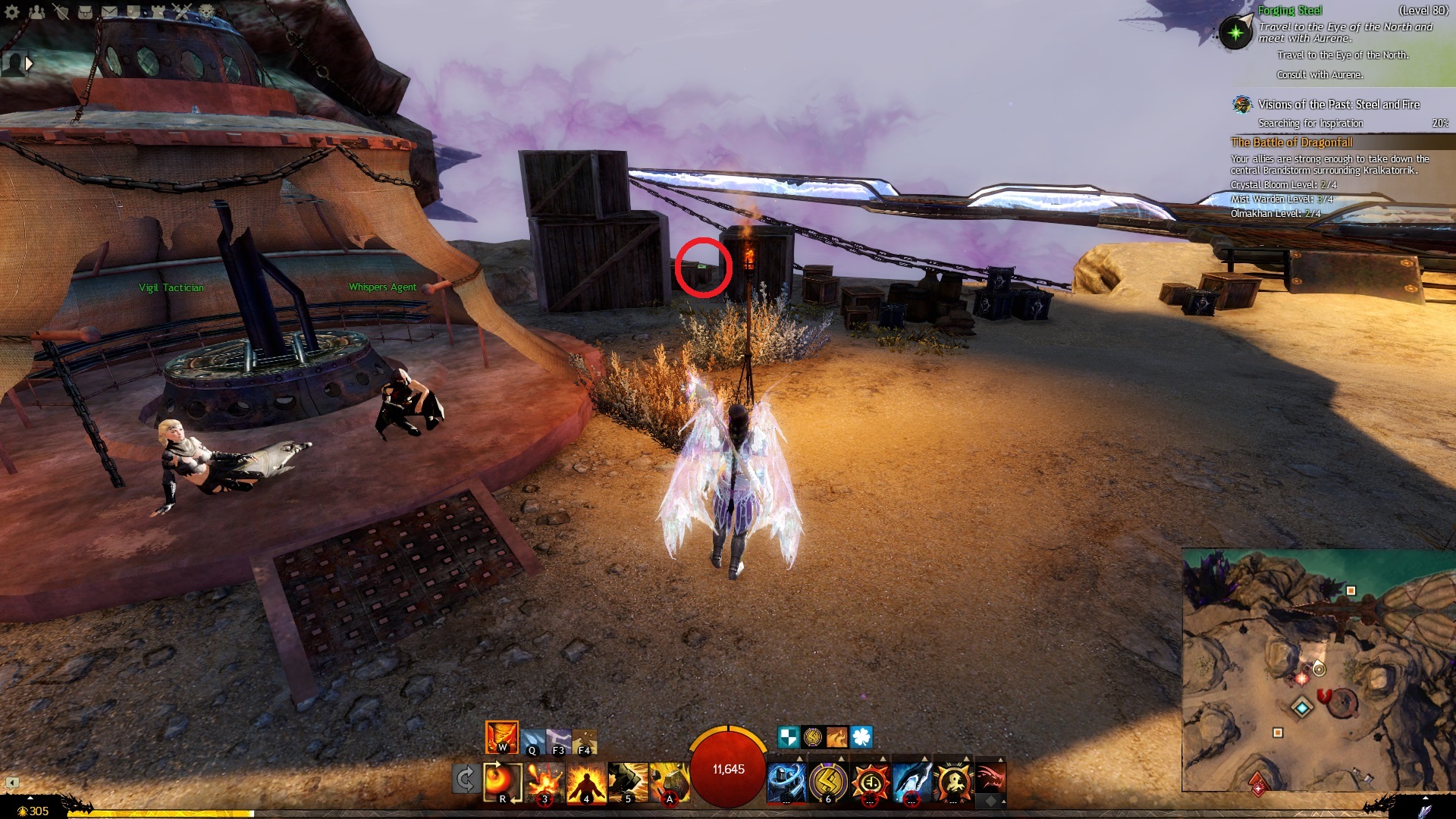This screenshot has height=819, width=1456.
Task: Open the crossed swords PvP panel
Action: (x=182, y=11)
